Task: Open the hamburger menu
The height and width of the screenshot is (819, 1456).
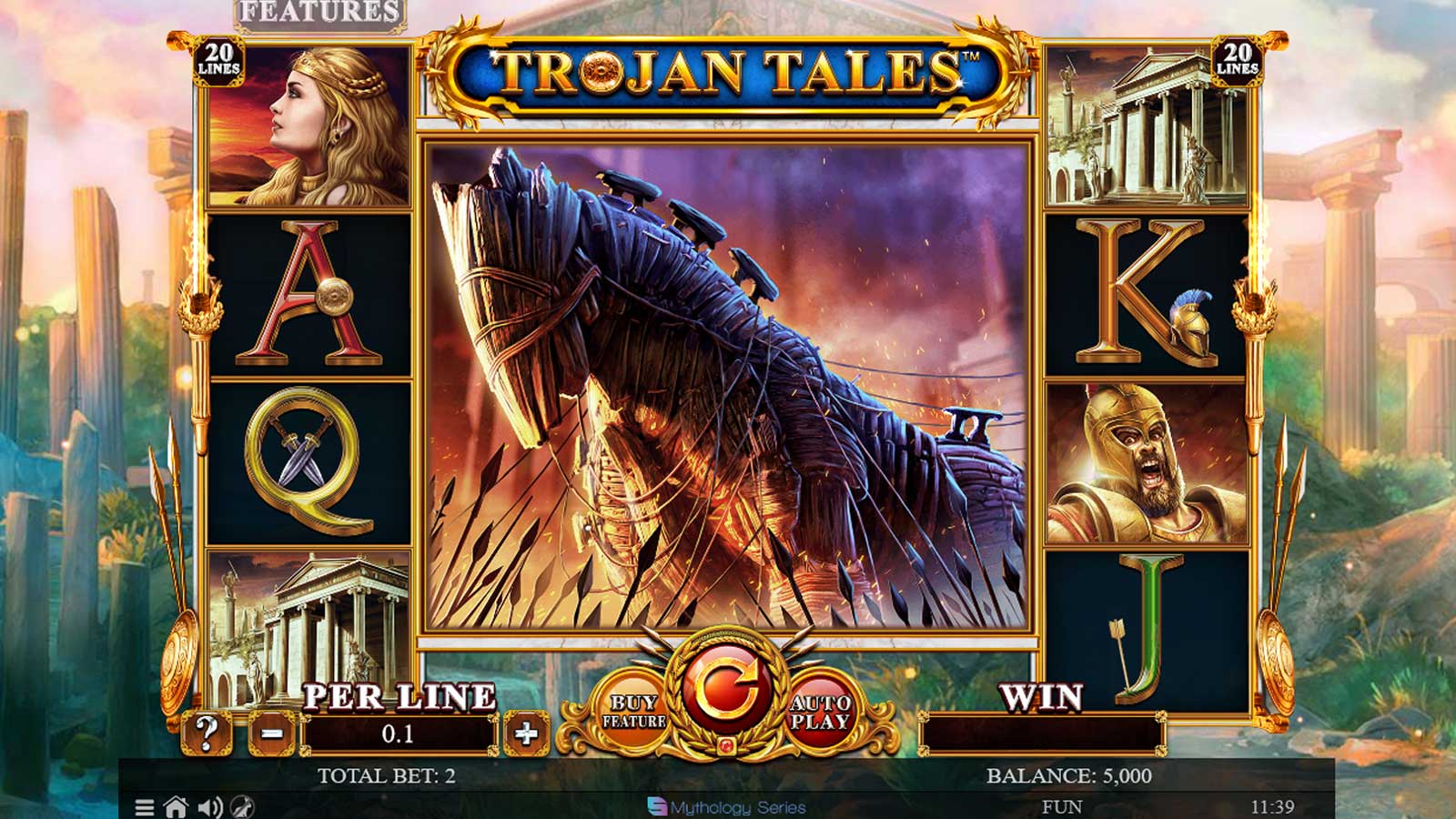Action: pos(144,807)
